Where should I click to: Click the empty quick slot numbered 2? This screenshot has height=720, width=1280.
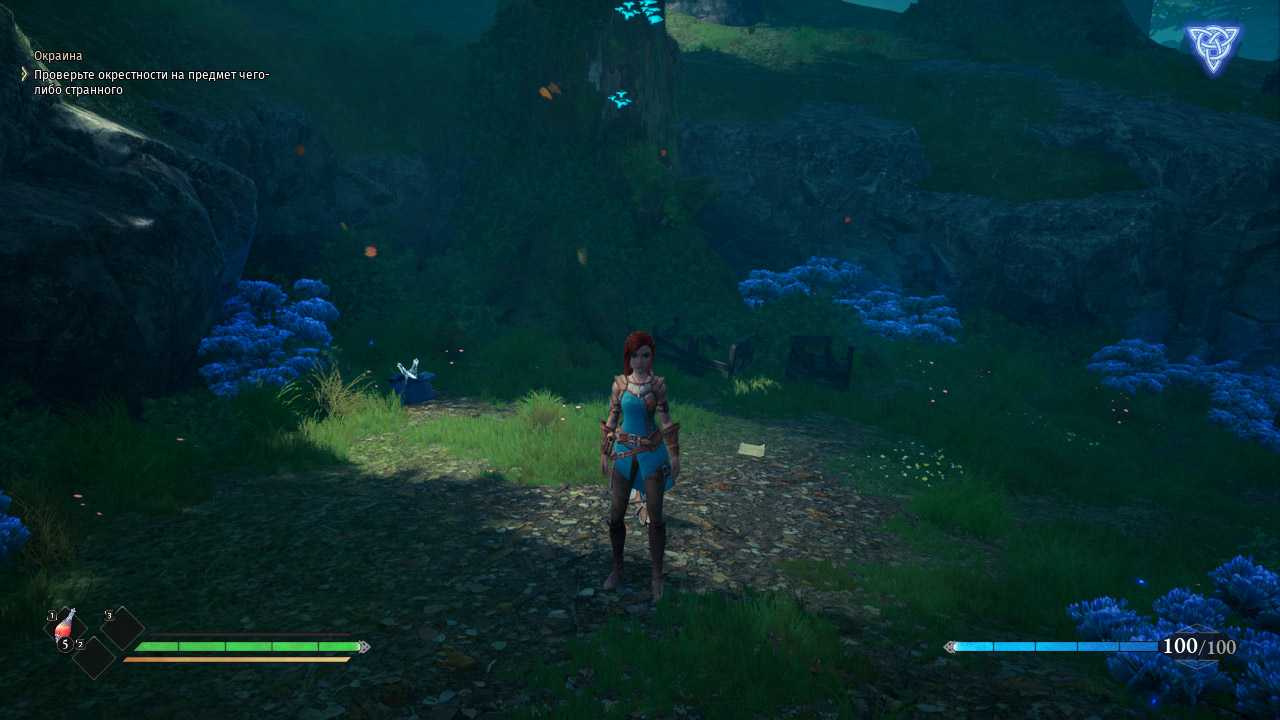pos(95,658)
